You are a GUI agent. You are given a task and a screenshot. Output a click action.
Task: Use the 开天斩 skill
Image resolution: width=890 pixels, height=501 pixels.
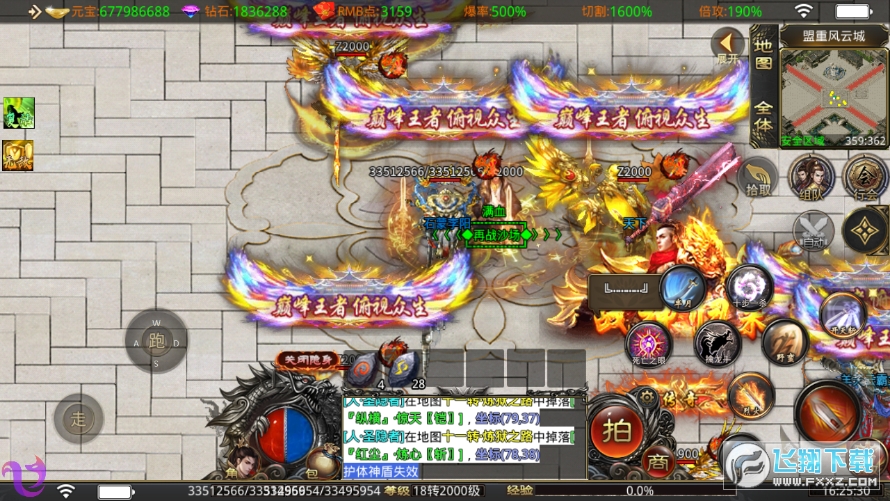[842, 314]
